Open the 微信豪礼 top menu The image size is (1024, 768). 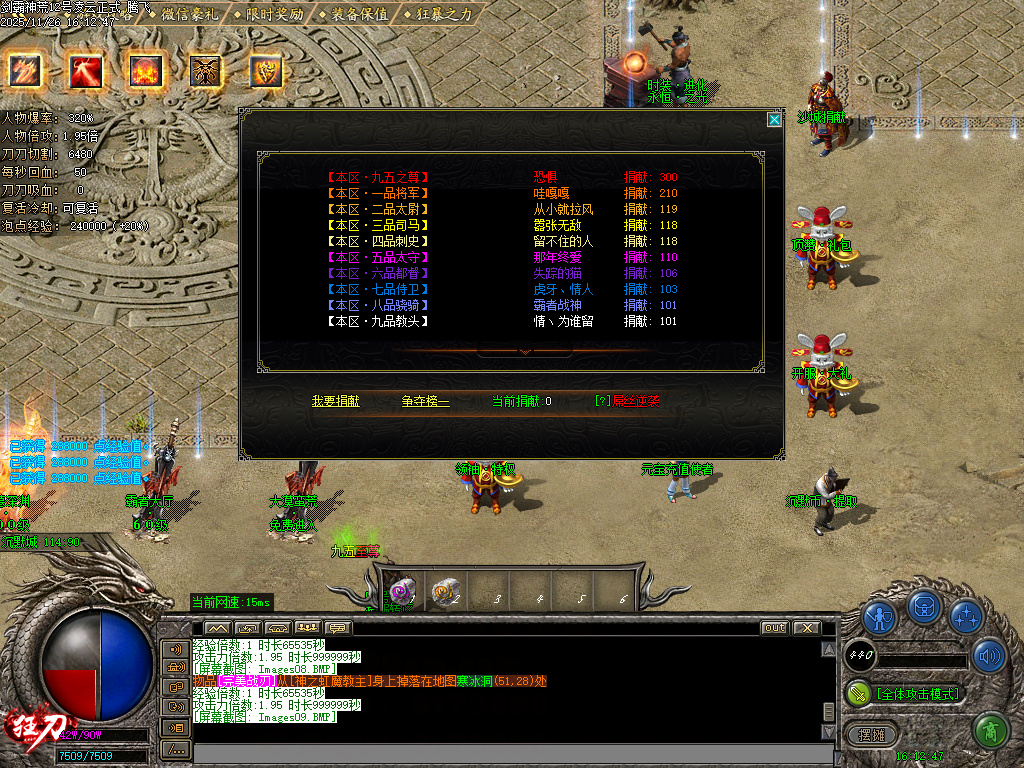point(189,14)
